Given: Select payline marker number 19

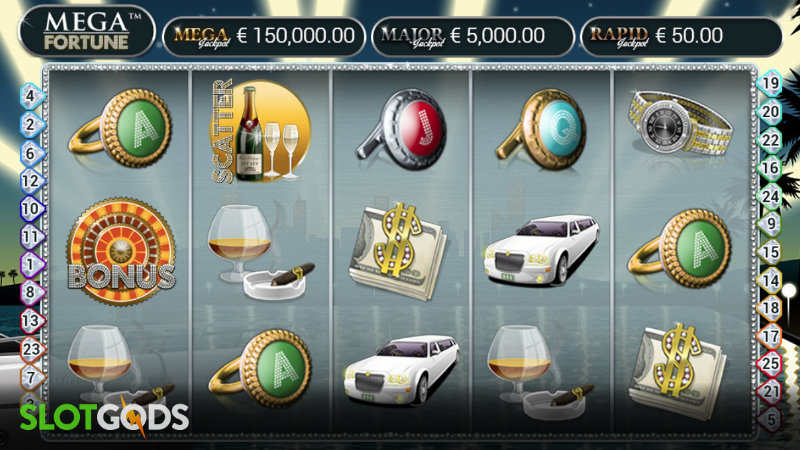Looking at the screenshot, I should [771, 83].
